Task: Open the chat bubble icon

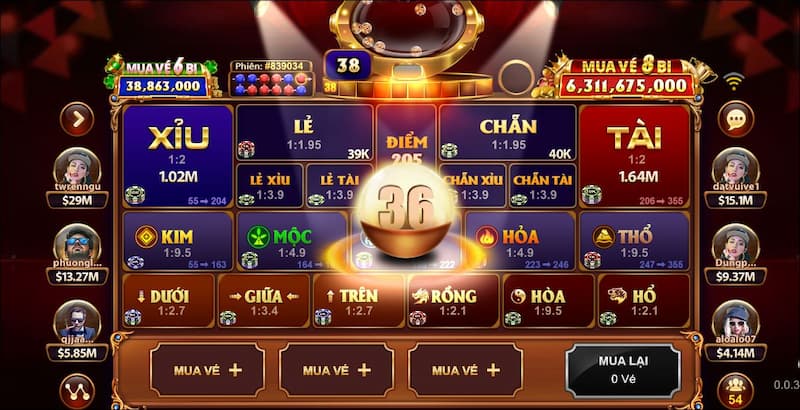Action: pyautogui.click(x=737, y=121)
